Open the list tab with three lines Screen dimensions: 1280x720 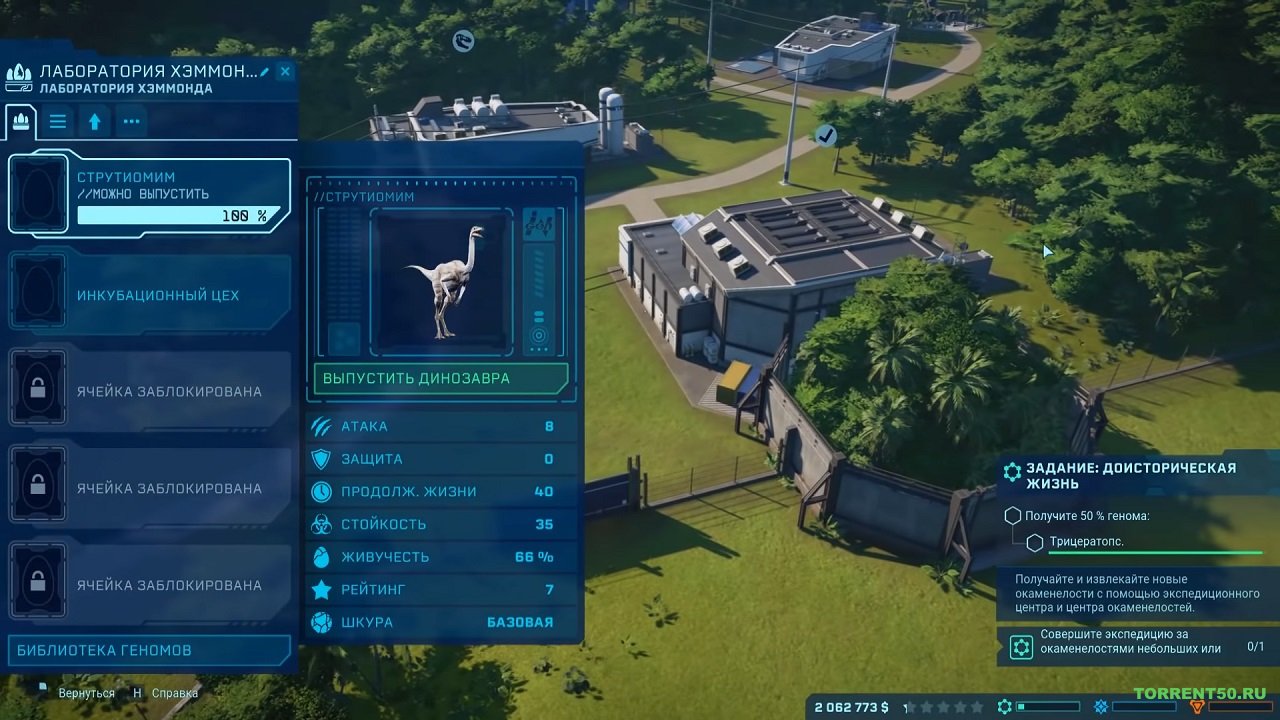[x=58, y=122]
